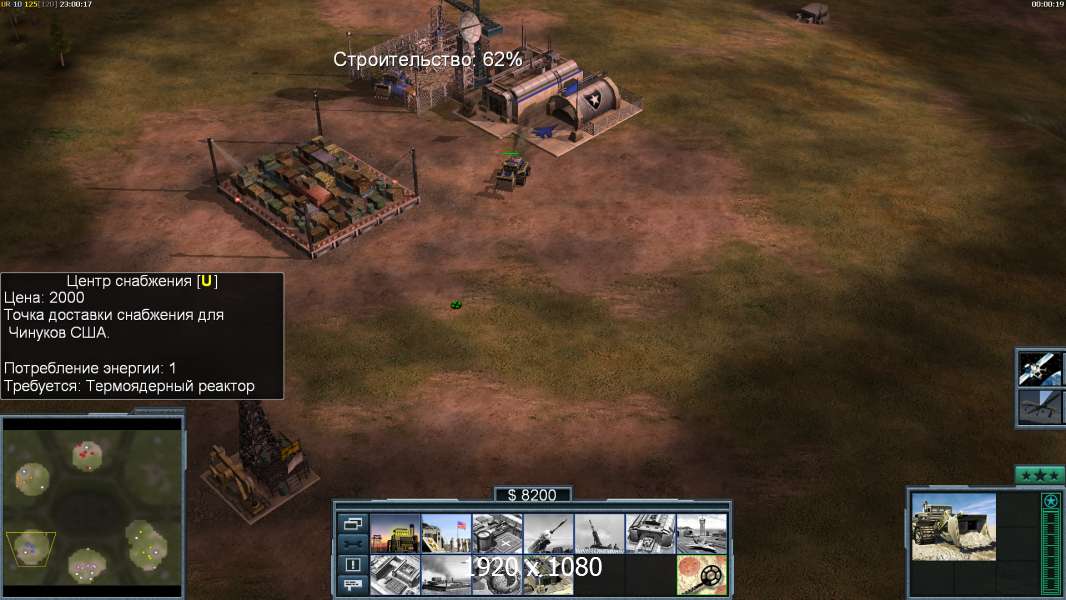Image resolution: width=1066 pixels, height=600 pixels.
Task: Click the overlapping windows button
Action: pyautogui.click(x=352, y=523)
